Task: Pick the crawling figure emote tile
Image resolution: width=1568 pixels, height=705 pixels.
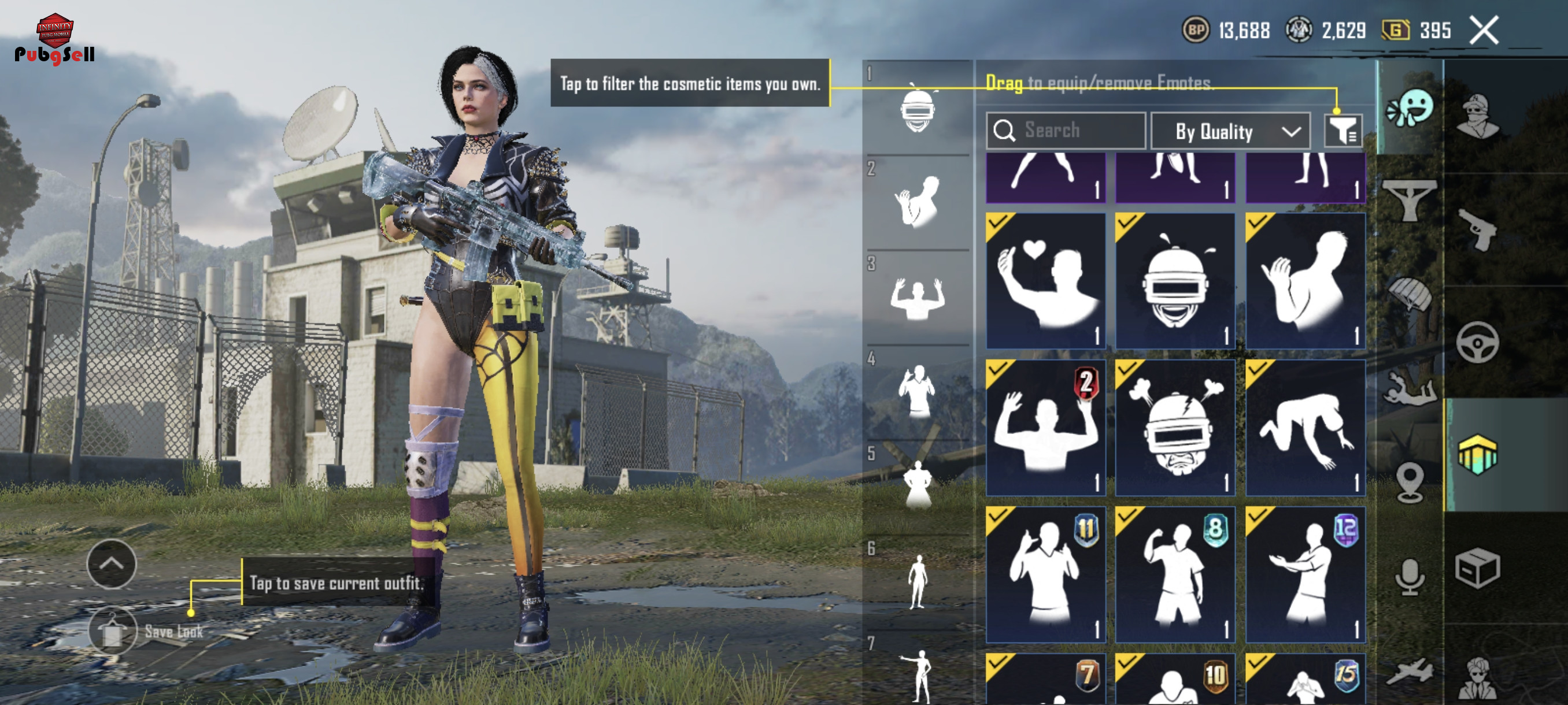Action: click(1305, 427)
